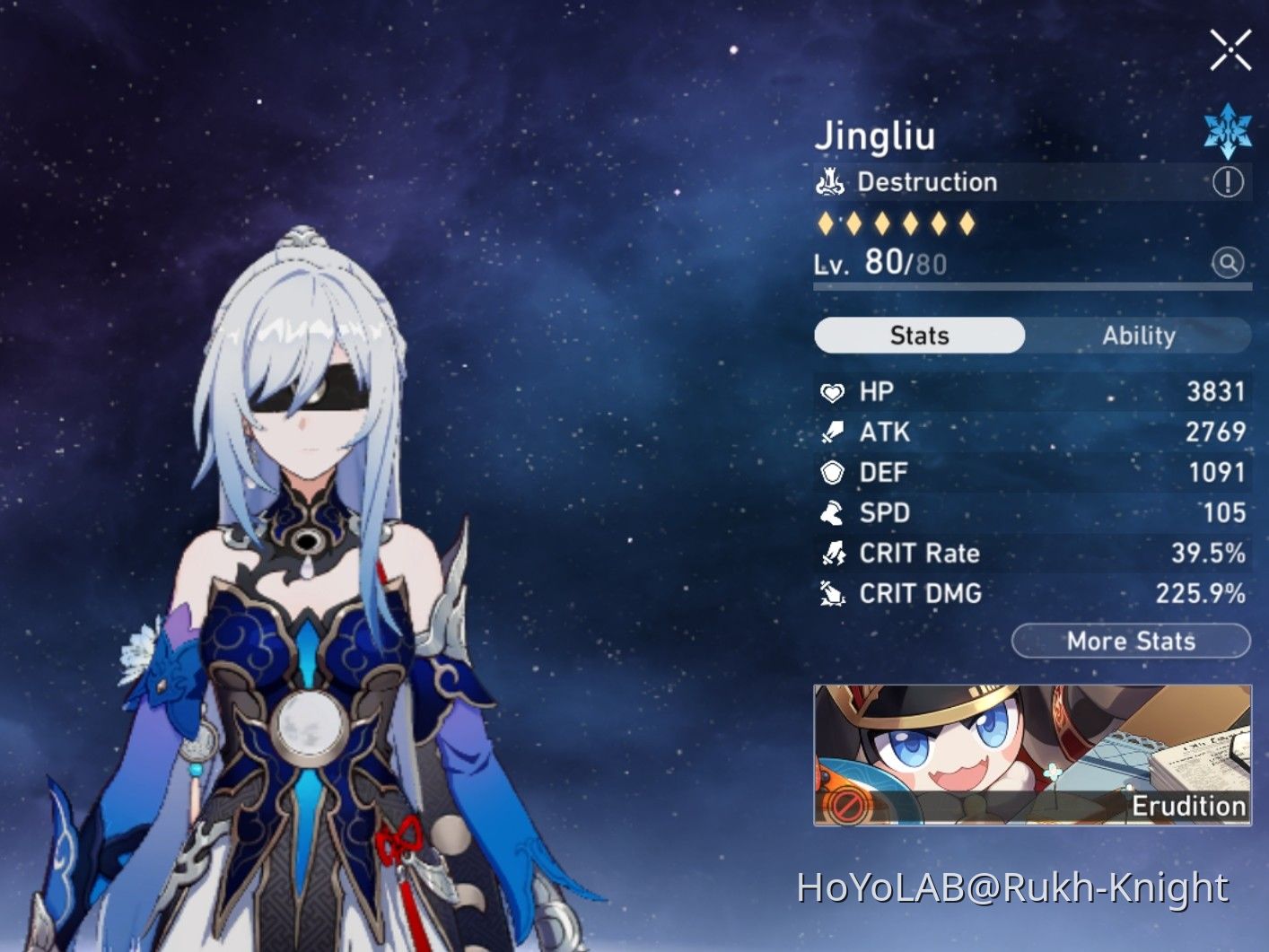Open More Stats
This screenshot has height=952, width=1269.
(x=1130, y=641)
